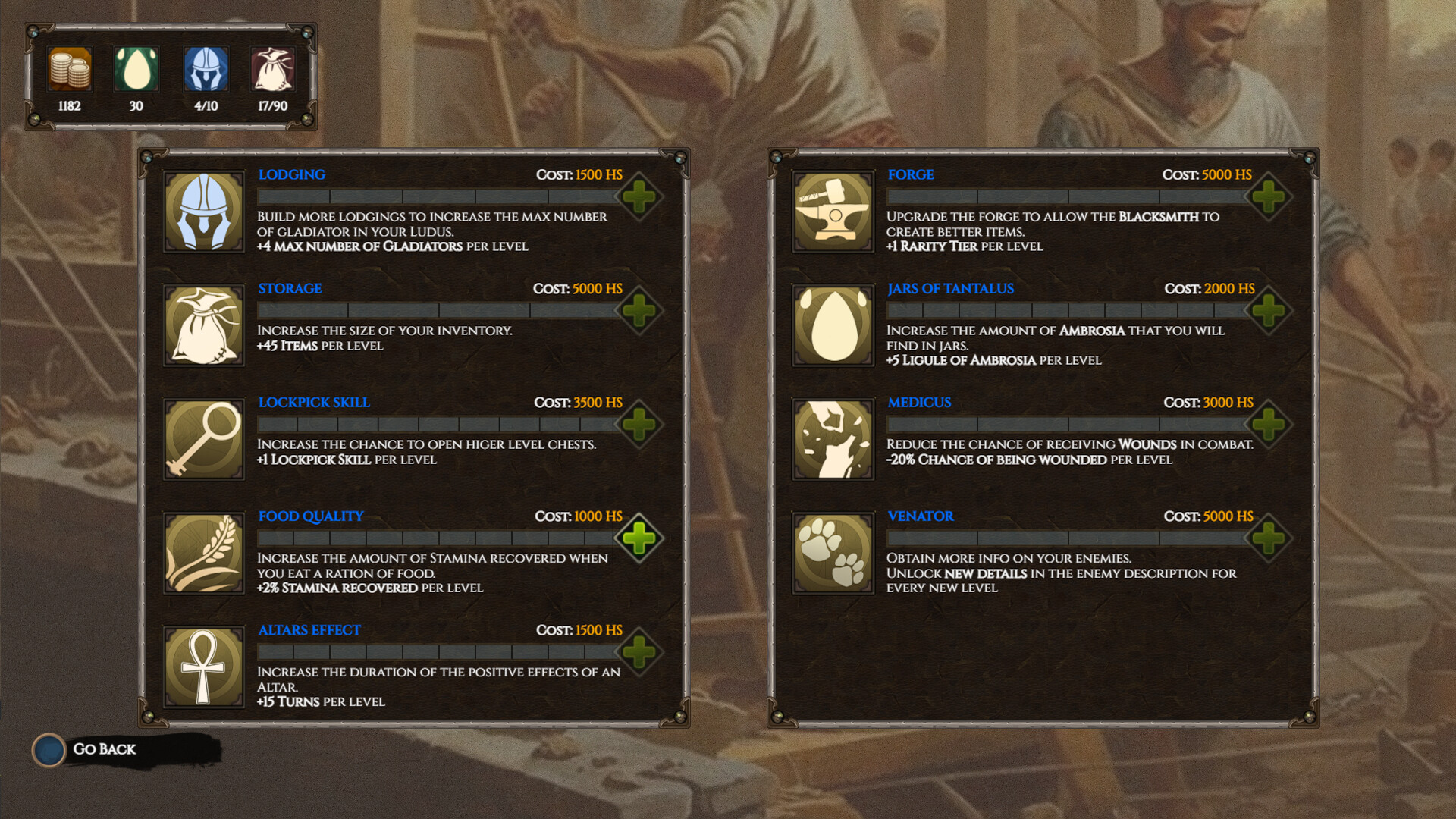Buy the Forge upgrade plus button

1267,196
